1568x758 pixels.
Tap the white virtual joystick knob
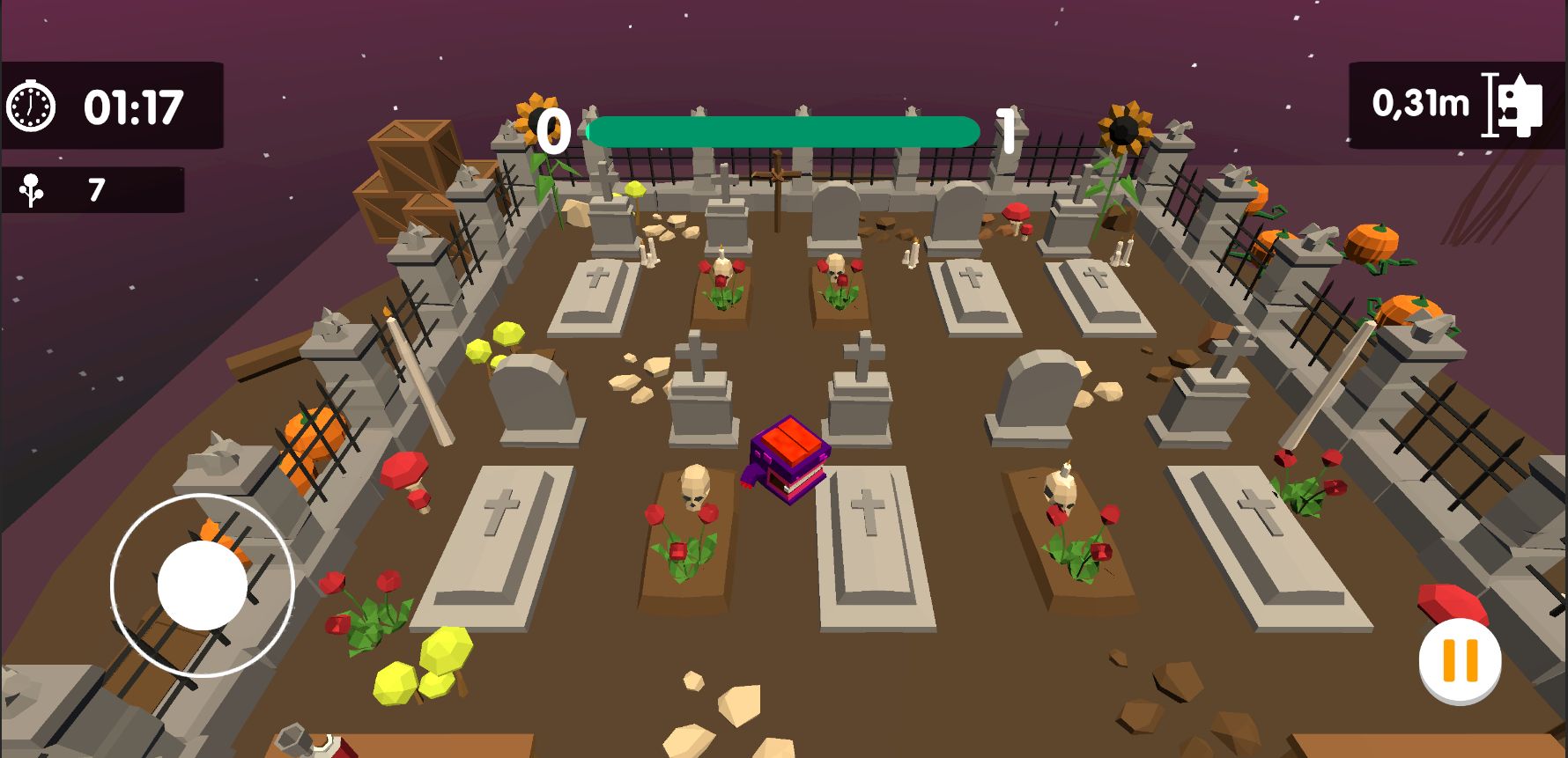[203, 585]
